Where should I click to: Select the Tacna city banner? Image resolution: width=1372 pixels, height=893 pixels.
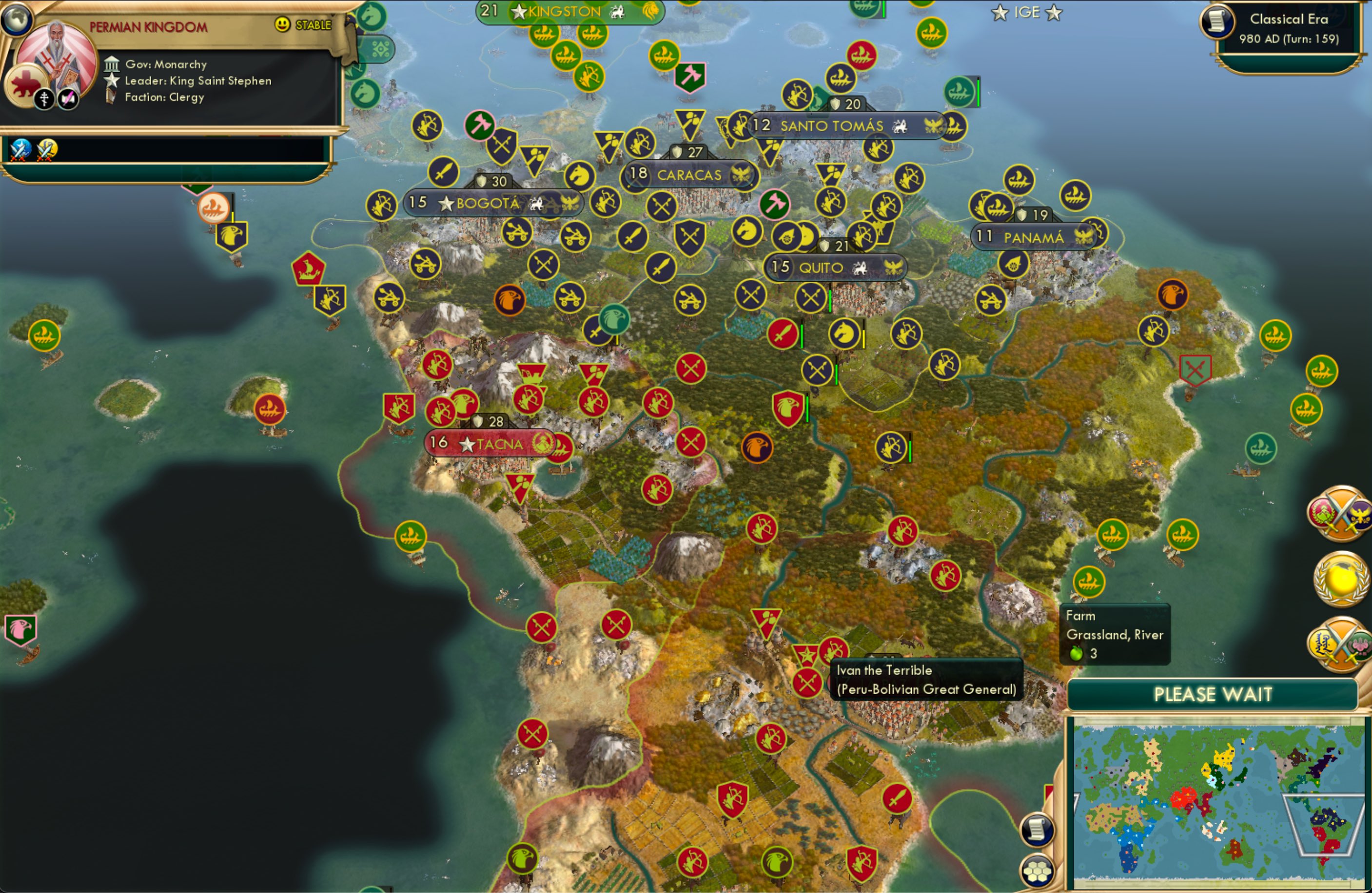click(494, 443)
